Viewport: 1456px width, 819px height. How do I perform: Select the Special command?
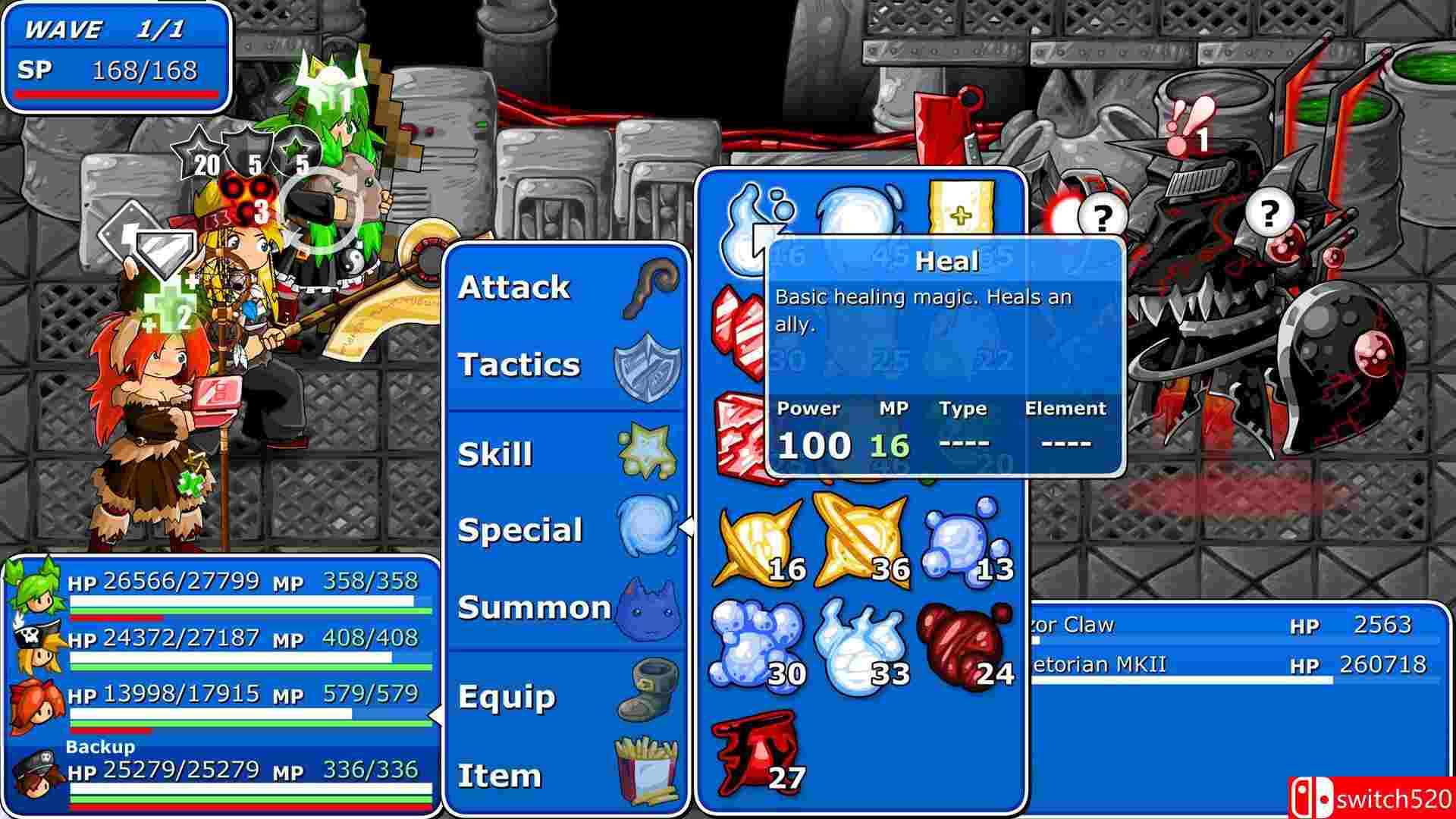pyautogui.click(x=565, y=530)
